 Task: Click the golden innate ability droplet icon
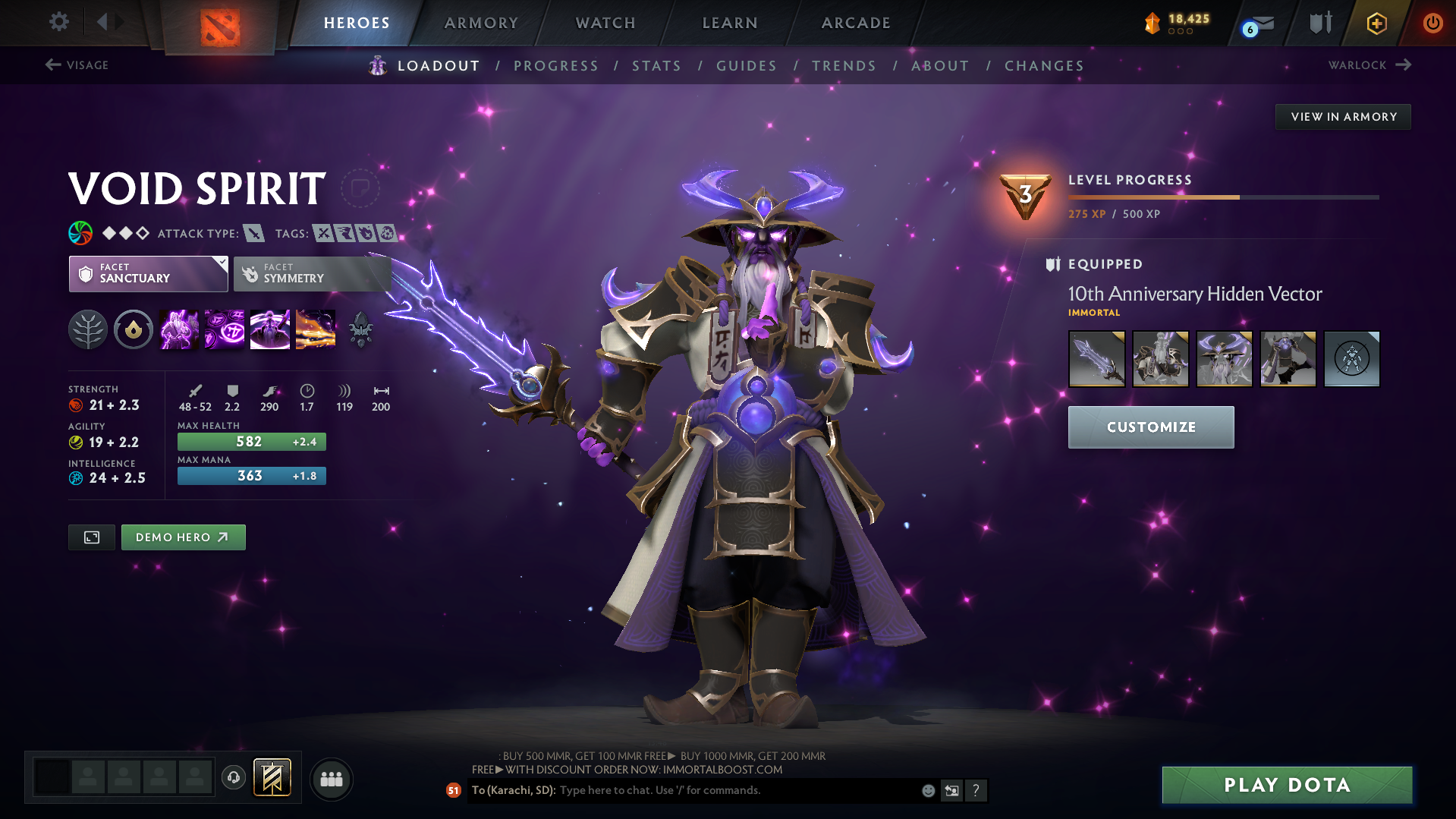(x=134, y=329)
